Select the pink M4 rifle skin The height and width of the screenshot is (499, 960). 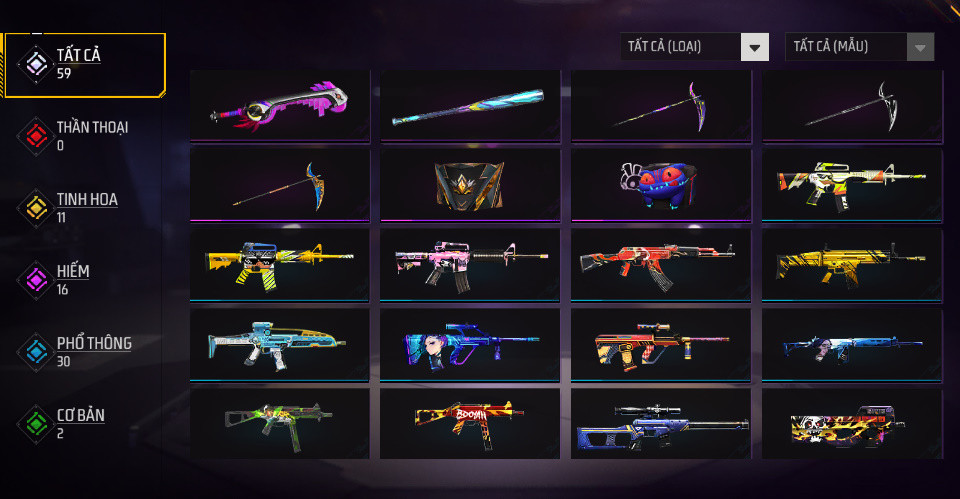click(x=470, y=264)
